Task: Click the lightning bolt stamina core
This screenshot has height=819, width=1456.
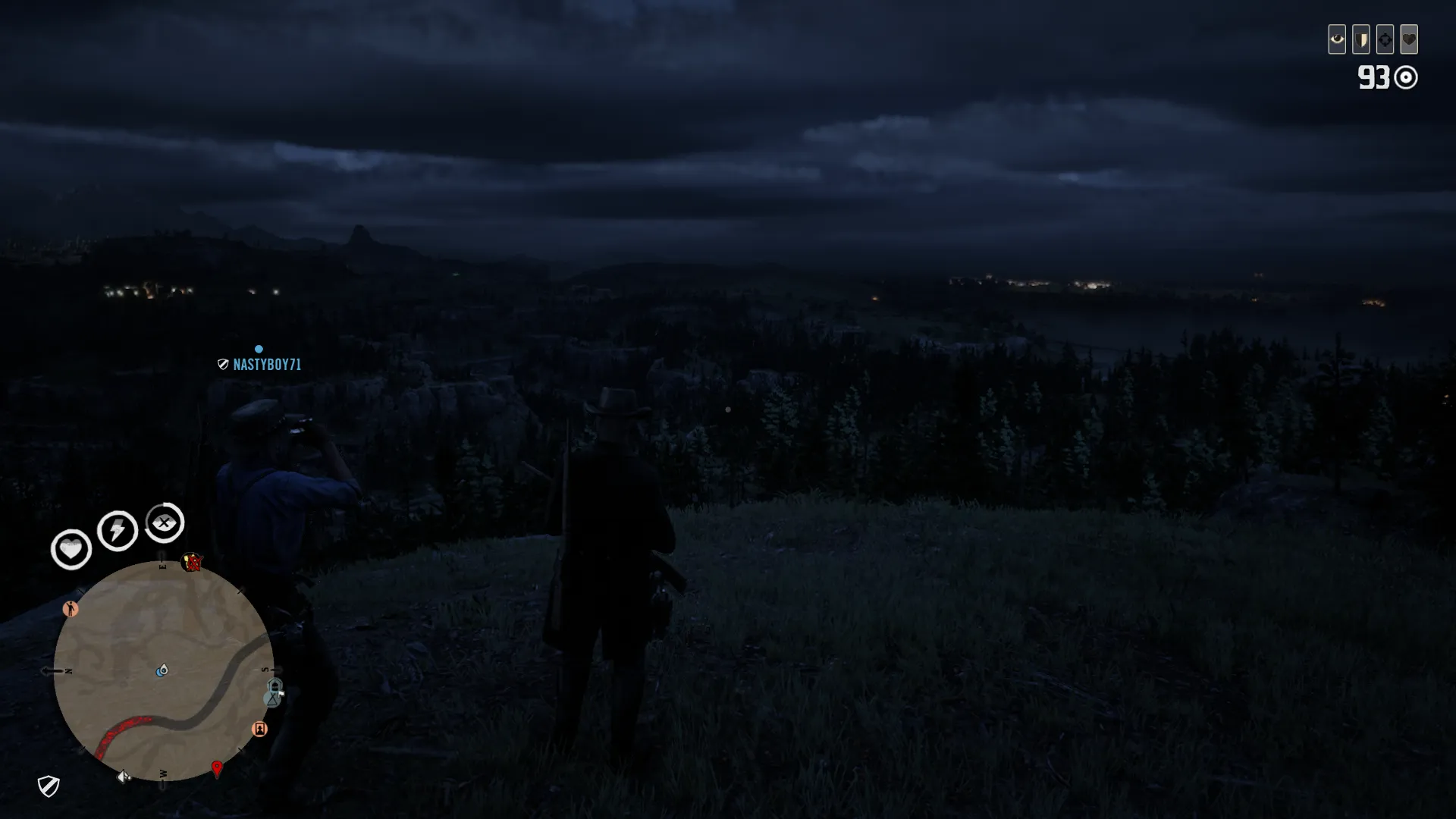Action: pos(118,530)
